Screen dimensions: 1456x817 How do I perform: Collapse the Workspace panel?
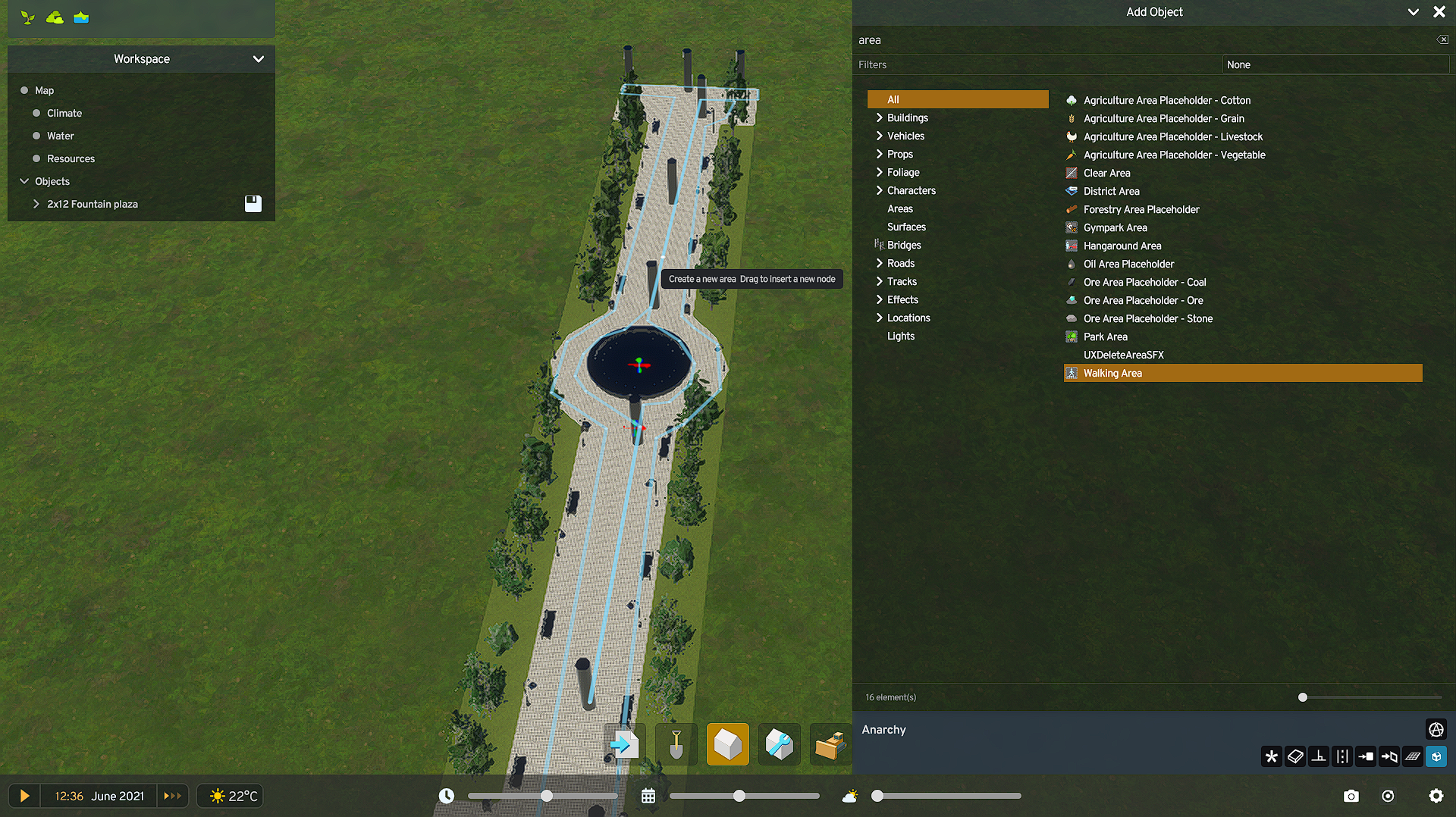[x=259, y=59]
